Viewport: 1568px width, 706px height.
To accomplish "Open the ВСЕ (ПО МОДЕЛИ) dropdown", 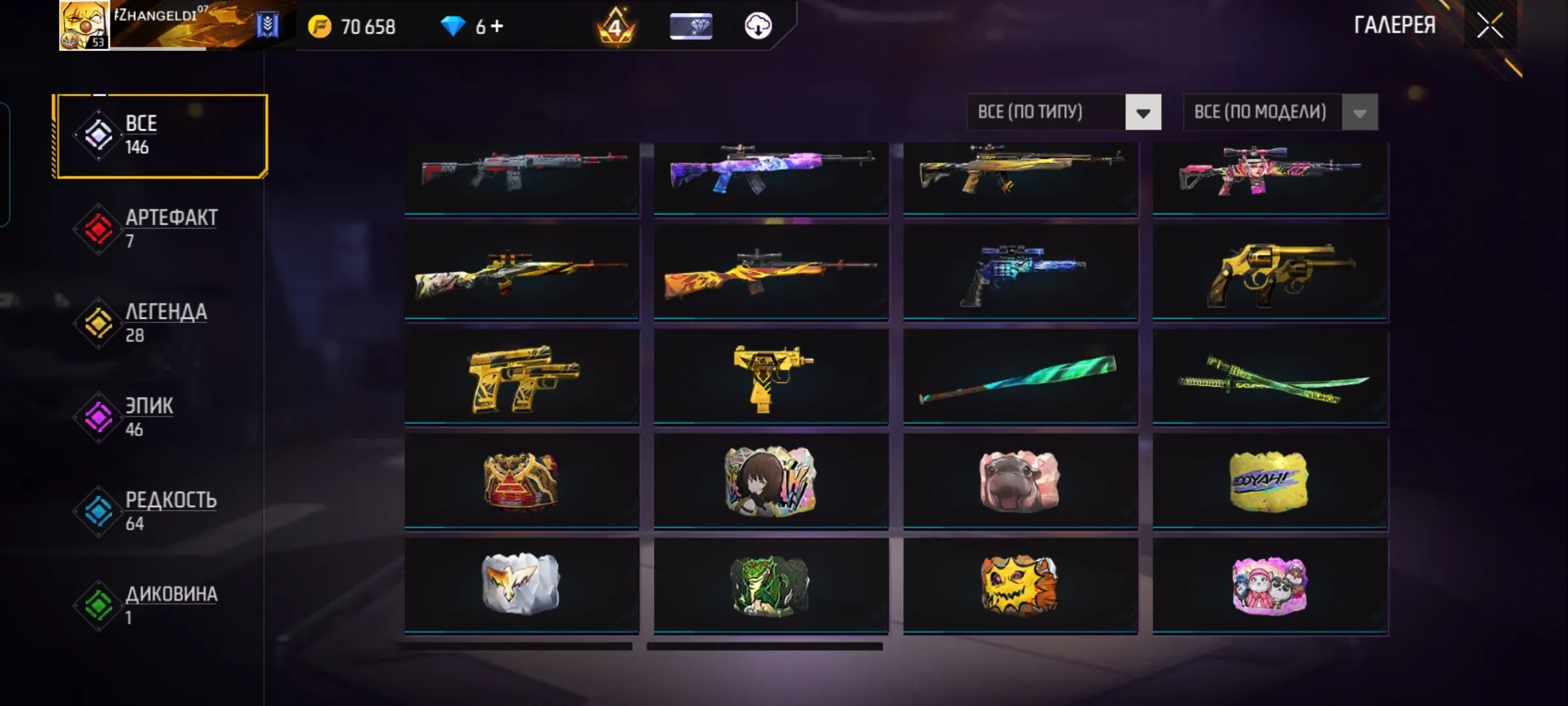I will pos(1261,112).
